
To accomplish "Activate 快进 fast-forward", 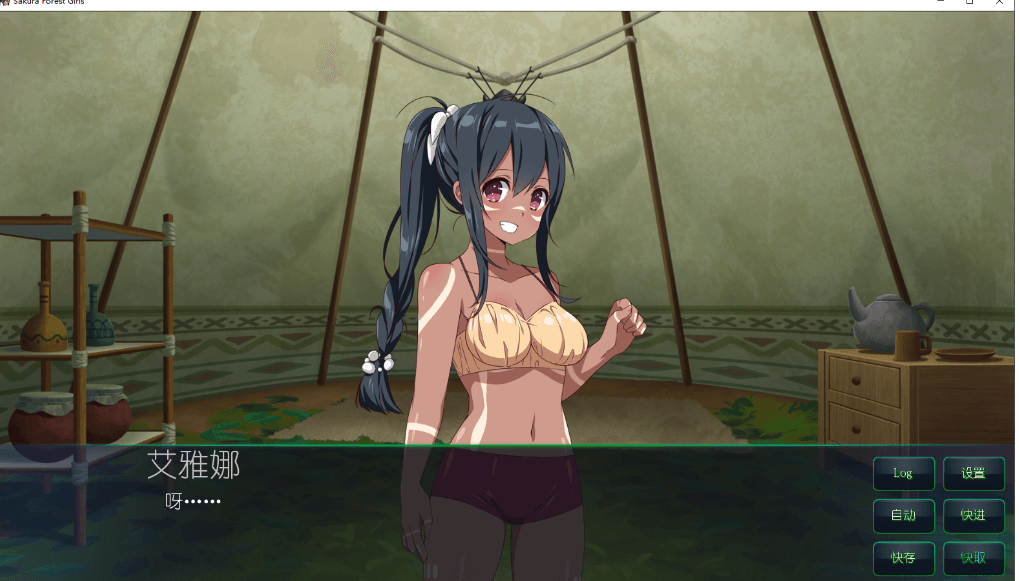I will coord(973,516).
